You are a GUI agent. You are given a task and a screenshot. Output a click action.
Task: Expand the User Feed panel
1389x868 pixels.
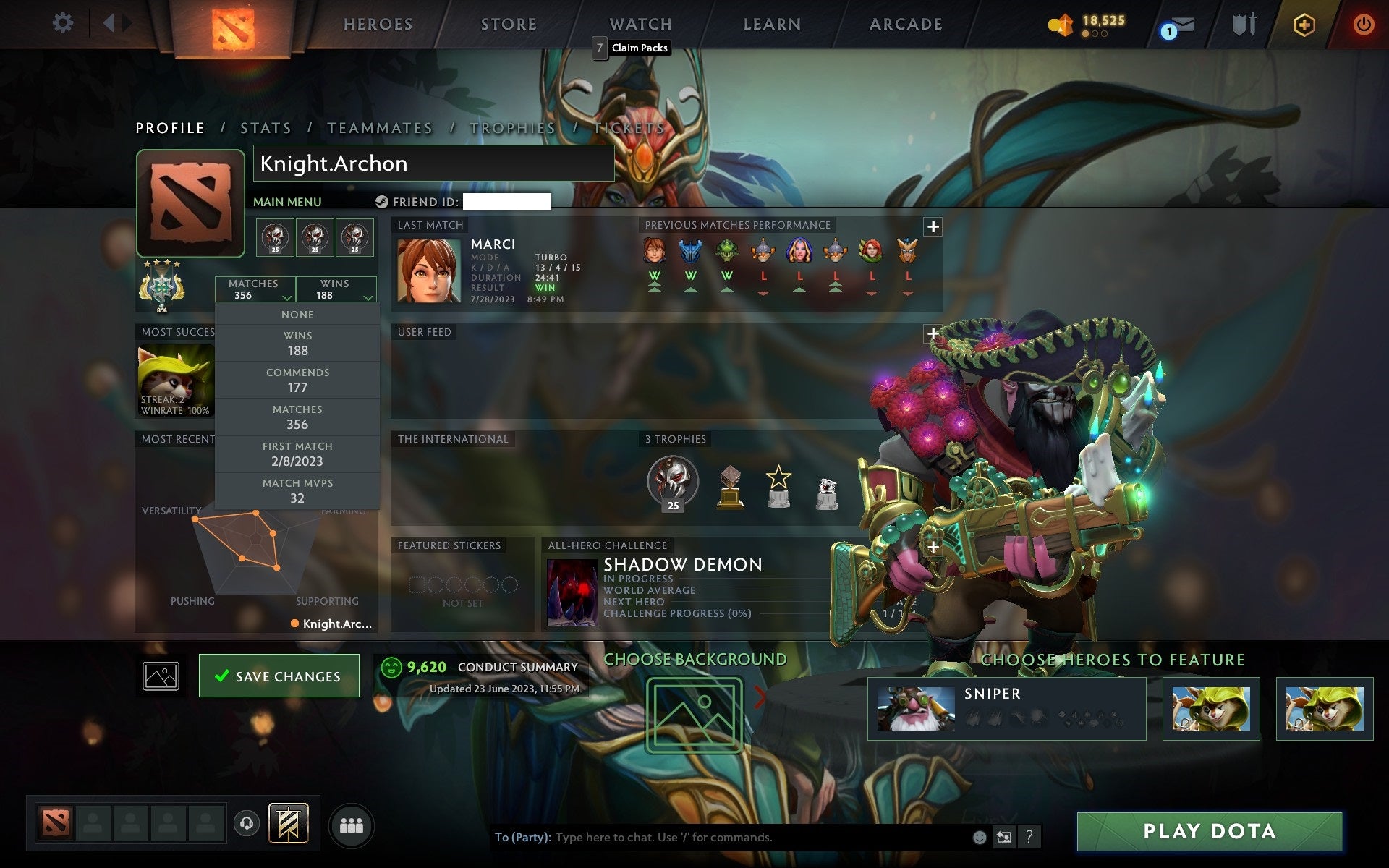tap(932, 333)
